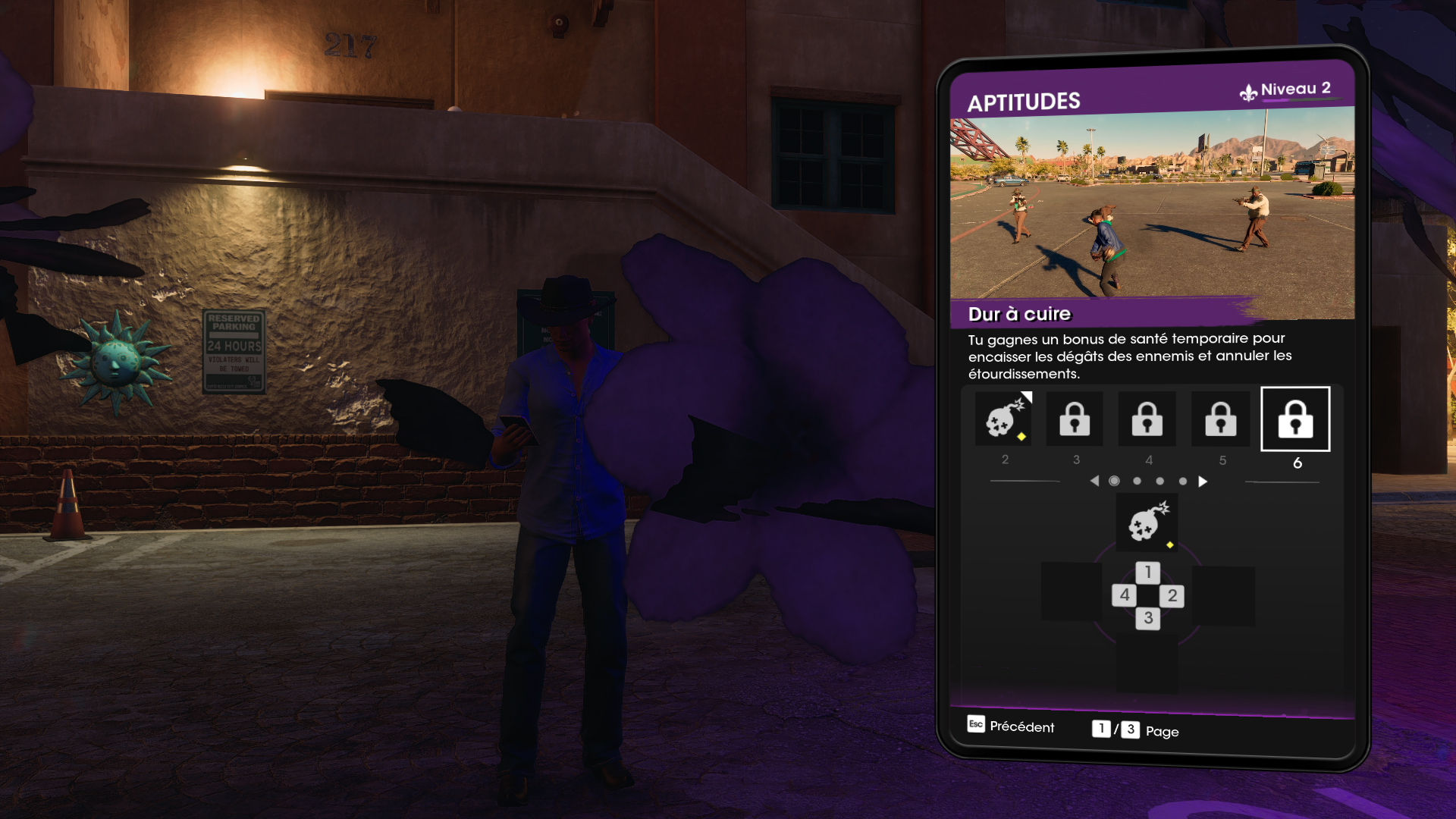Select the unlocked skull bomb skill, level 2
The width and height of the screenshot is (1456, 819).
pyautogui.click(x=1004, y=419)
